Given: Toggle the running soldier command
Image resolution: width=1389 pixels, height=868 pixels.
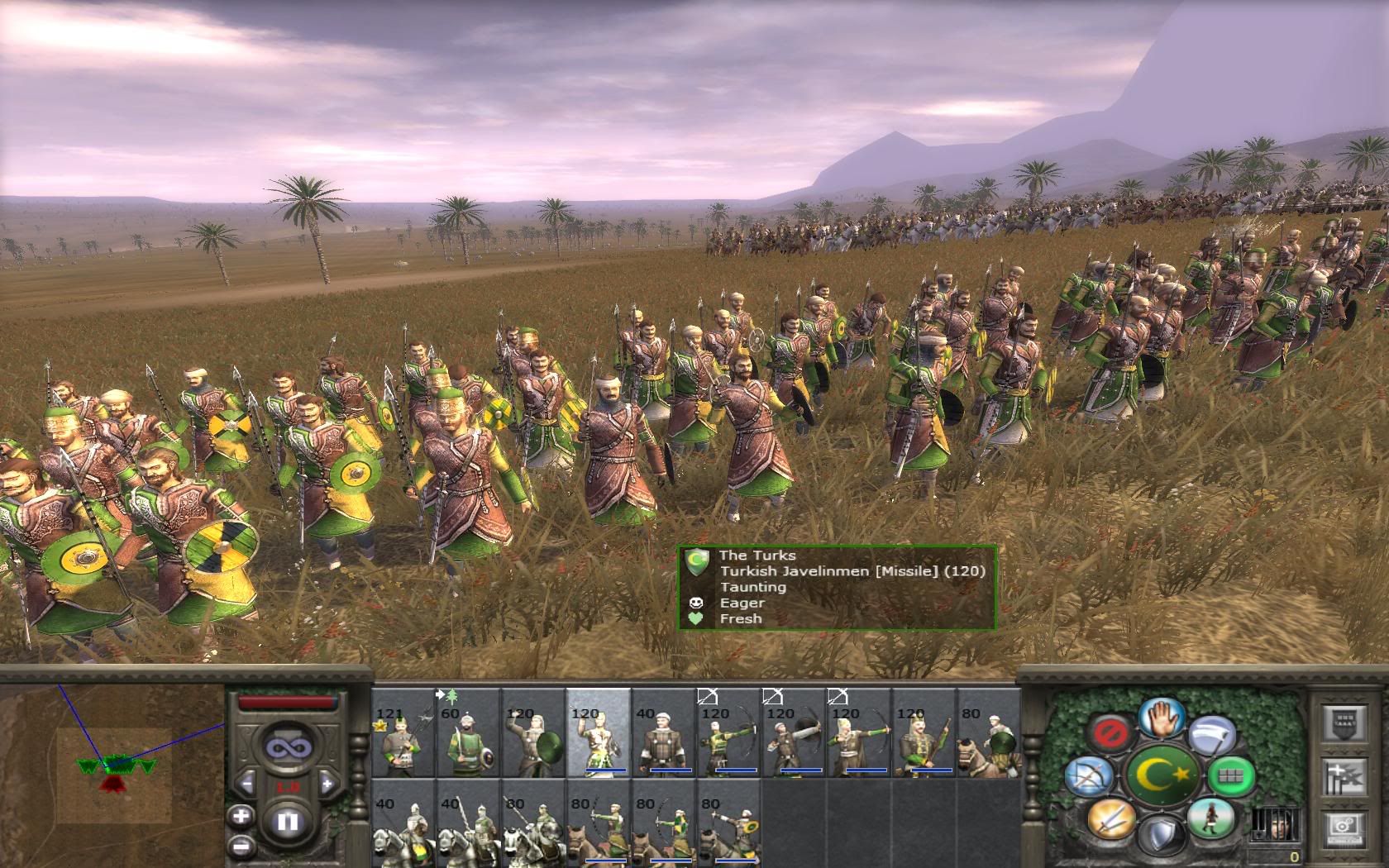Looking at the screenshot, I should 1210,818.
